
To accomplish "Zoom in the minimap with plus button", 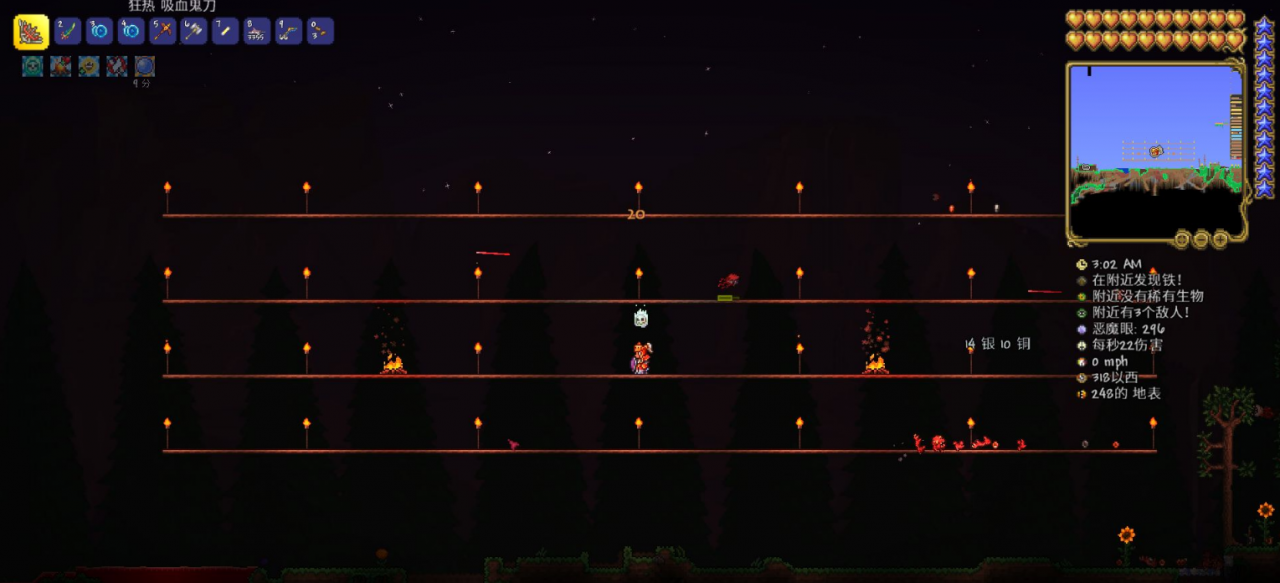I will [1220, 239].
